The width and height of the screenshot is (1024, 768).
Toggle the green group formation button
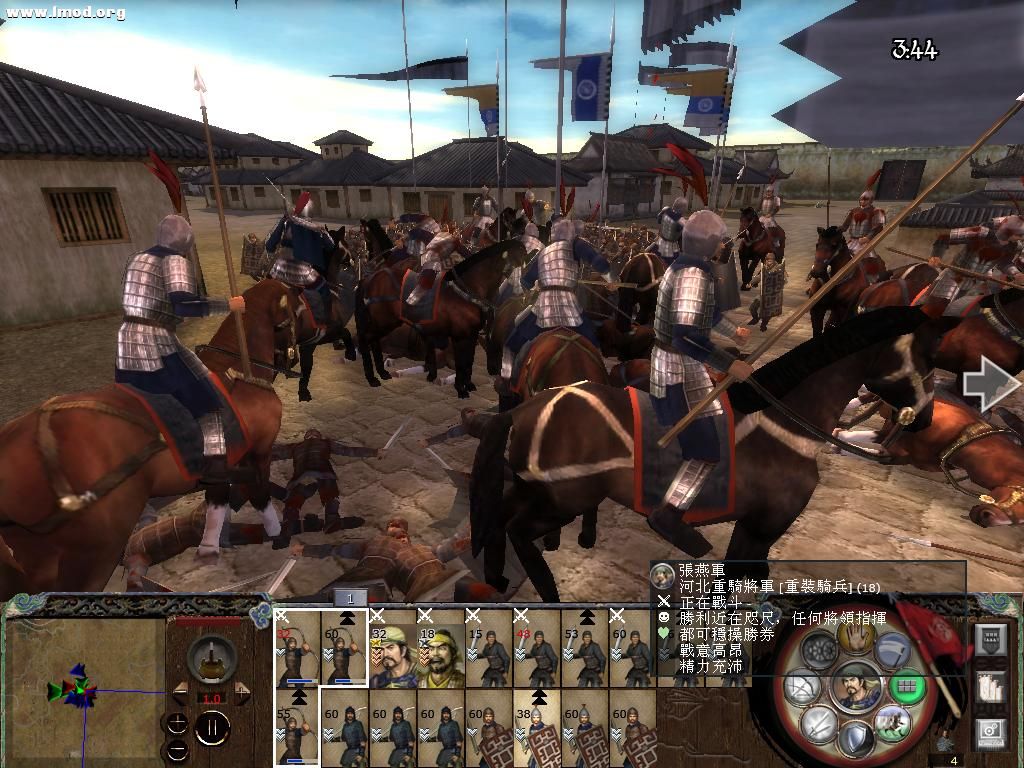tap(906, 687)
